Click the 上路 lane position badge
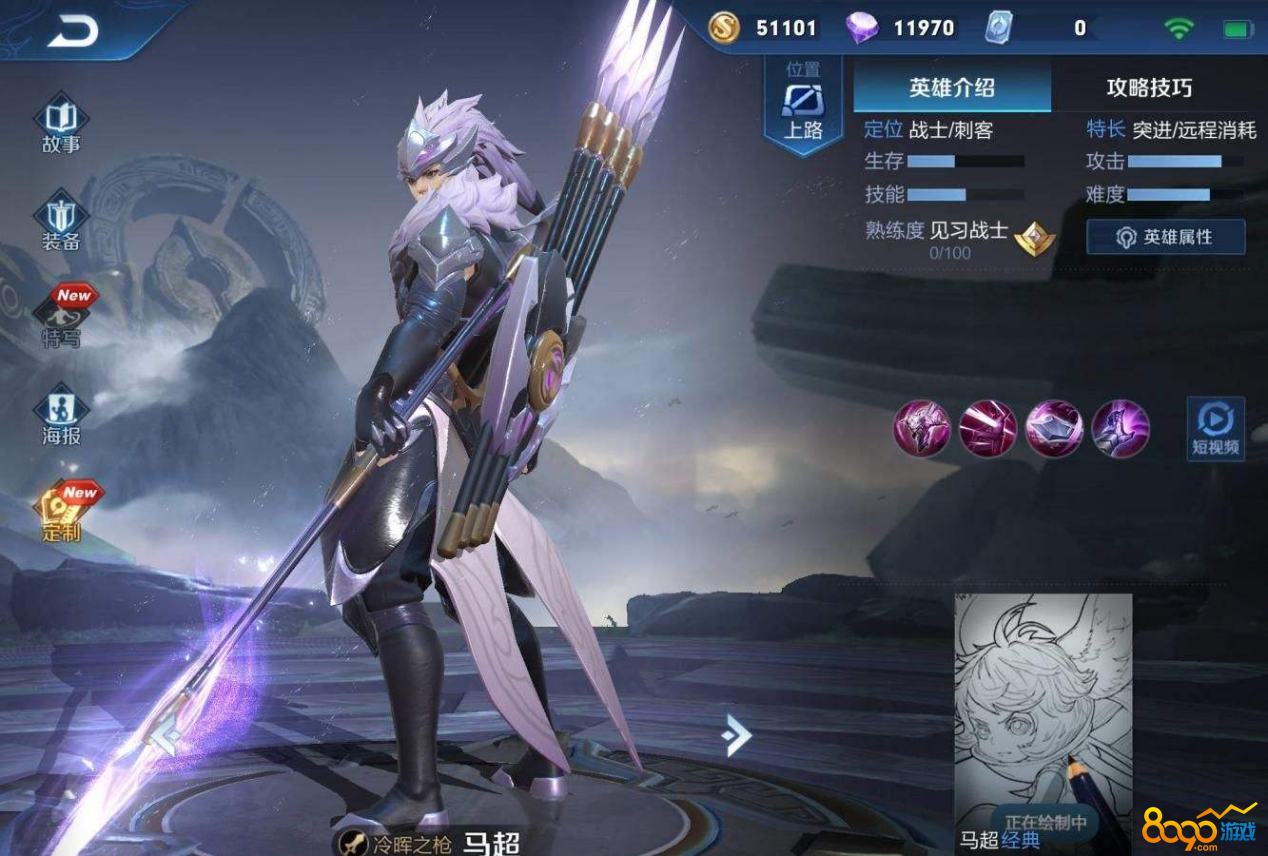Screen dimensions: 1268x856 (803, 106)
